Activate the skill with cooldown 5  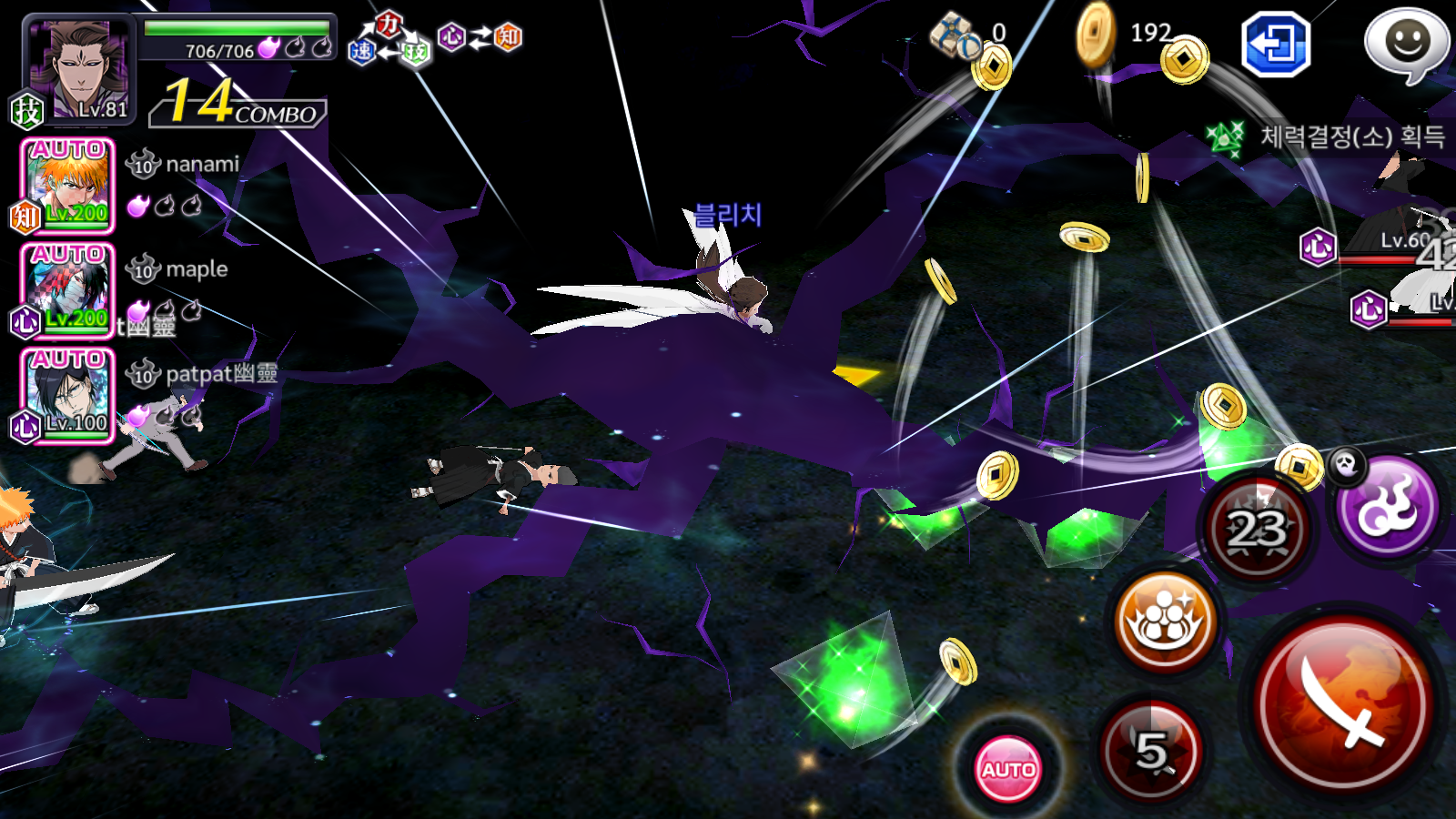coord(1152,752)
